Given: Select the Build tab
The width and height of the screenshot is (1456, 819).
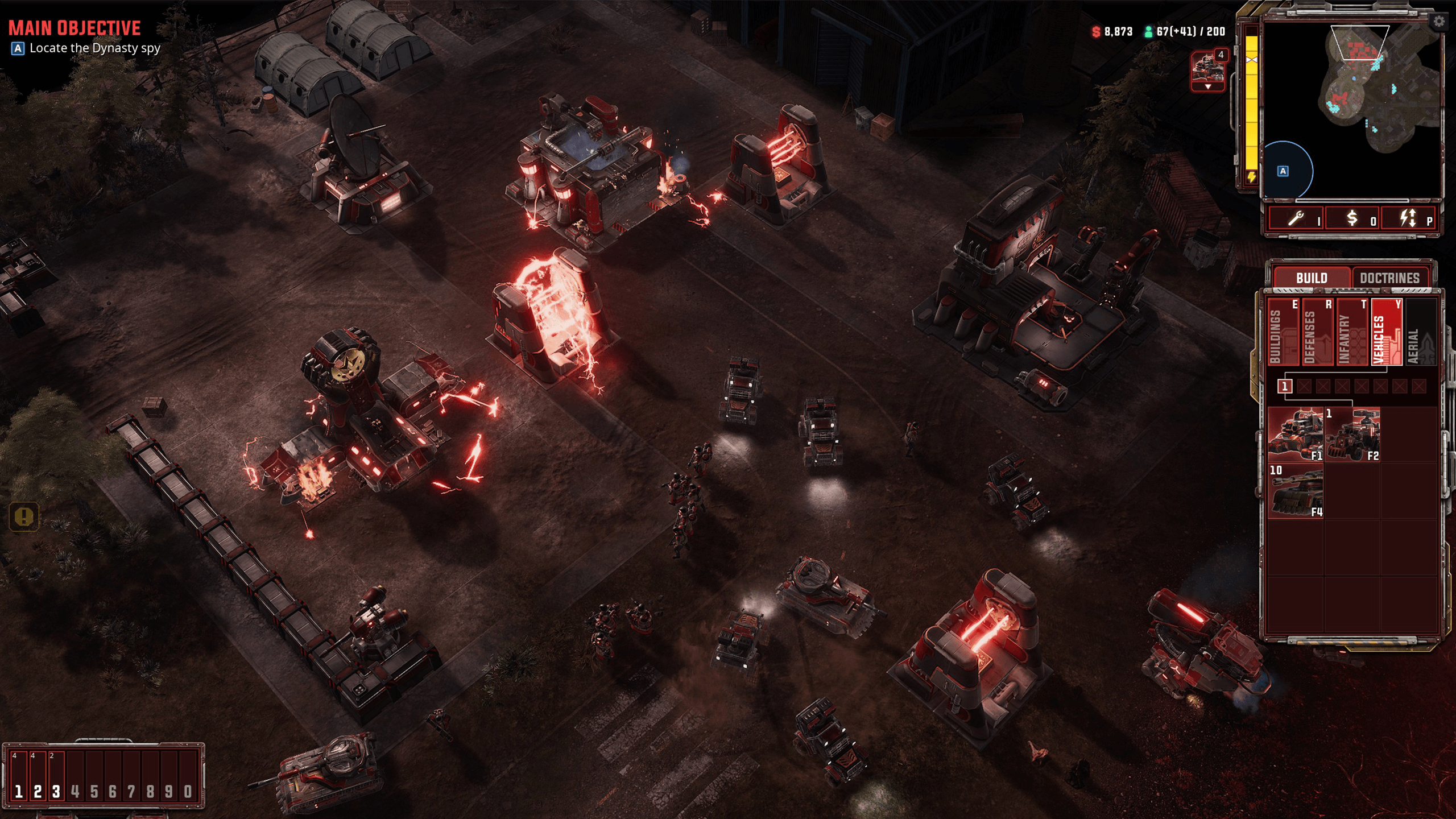Looking at the screenshot, I should tap(1311, 278).
